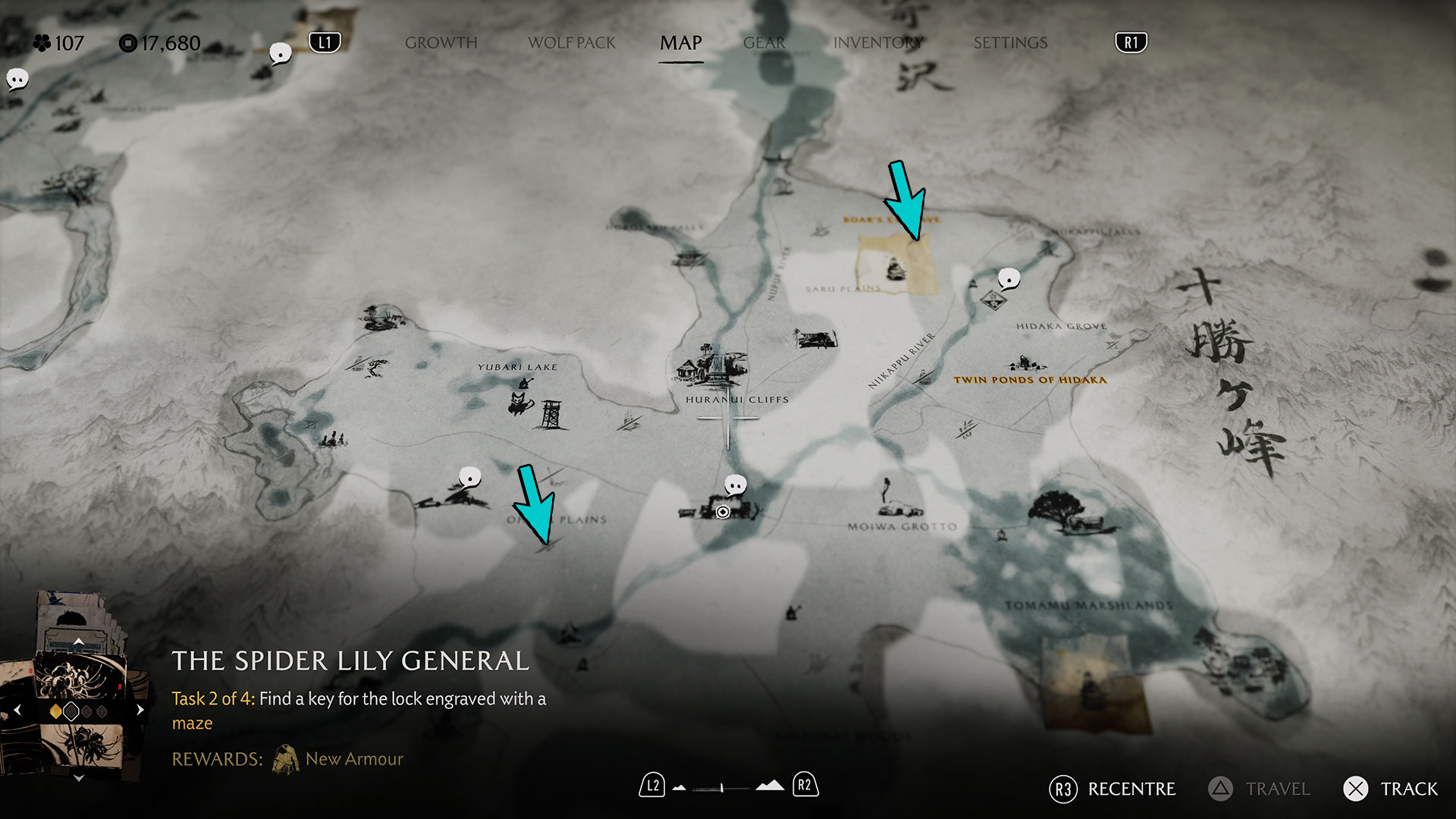The height and width of the screenshot is (819, 1456).
Task: Click the watchtower marker by Yubari Lake
Action: coord(551,415)
